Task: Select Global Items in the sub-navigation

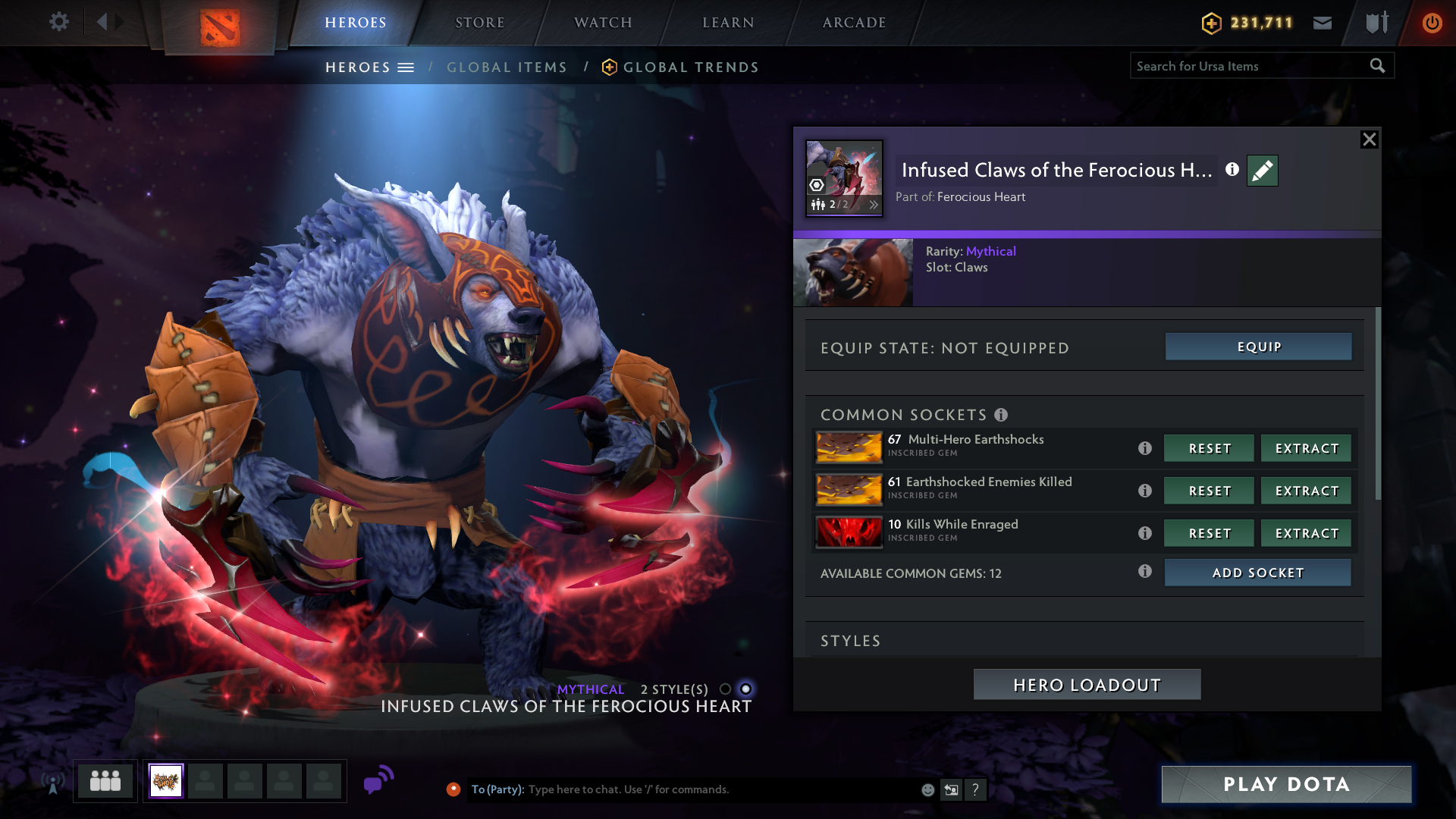Action: pos(507,67)
